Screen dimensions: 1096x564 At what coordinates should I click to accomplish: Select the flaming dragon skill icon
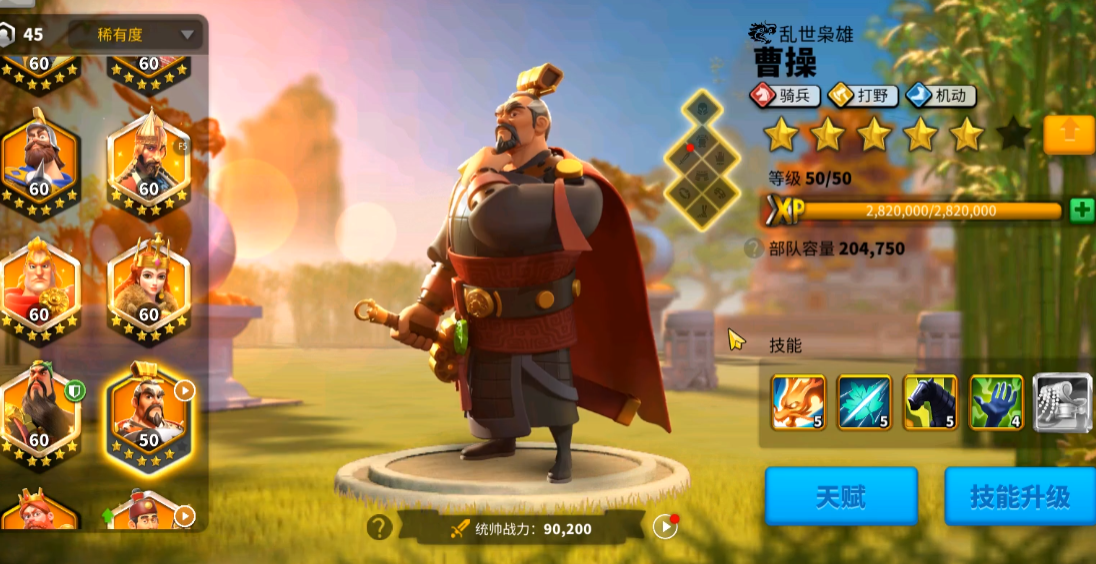tap(798, 403)
